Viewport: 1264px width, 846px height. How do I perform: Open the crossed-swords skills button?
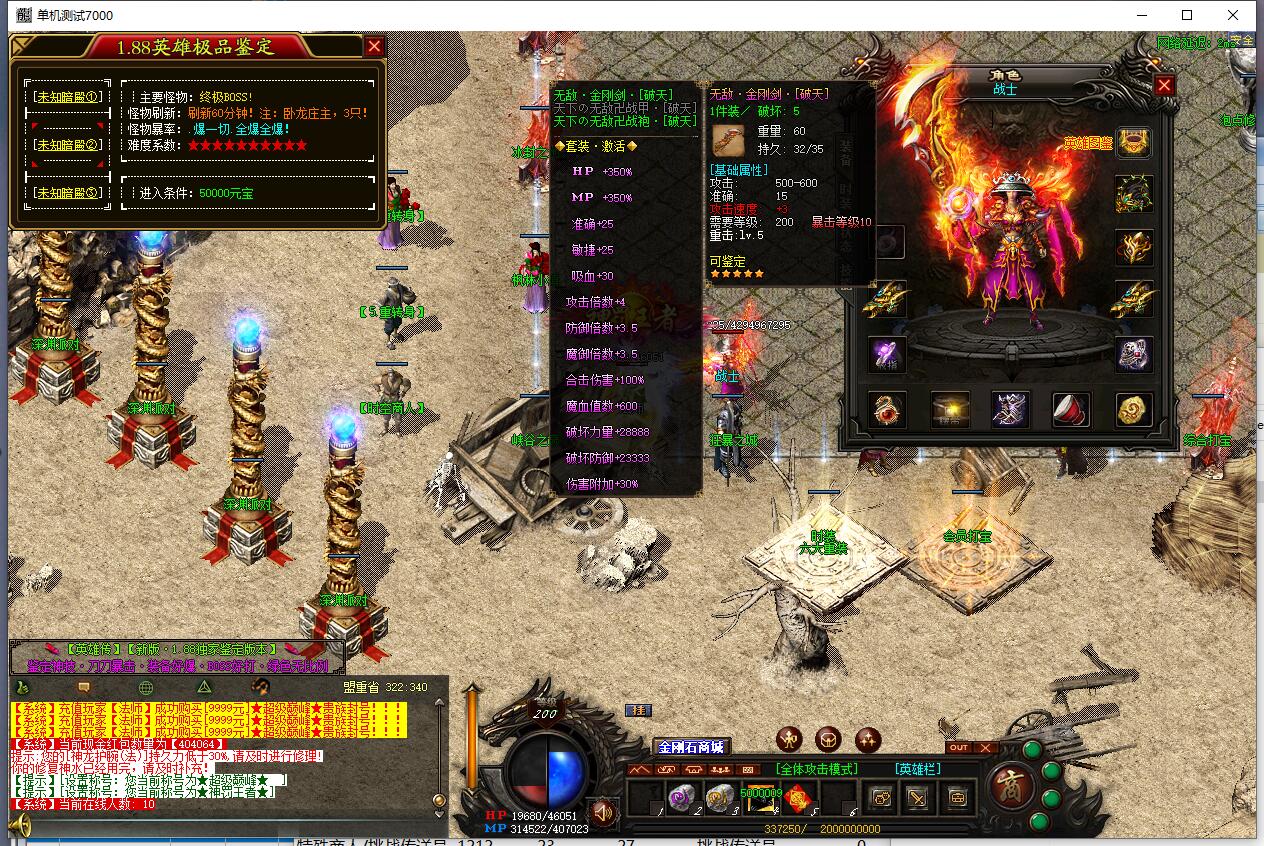click(918, 798)
